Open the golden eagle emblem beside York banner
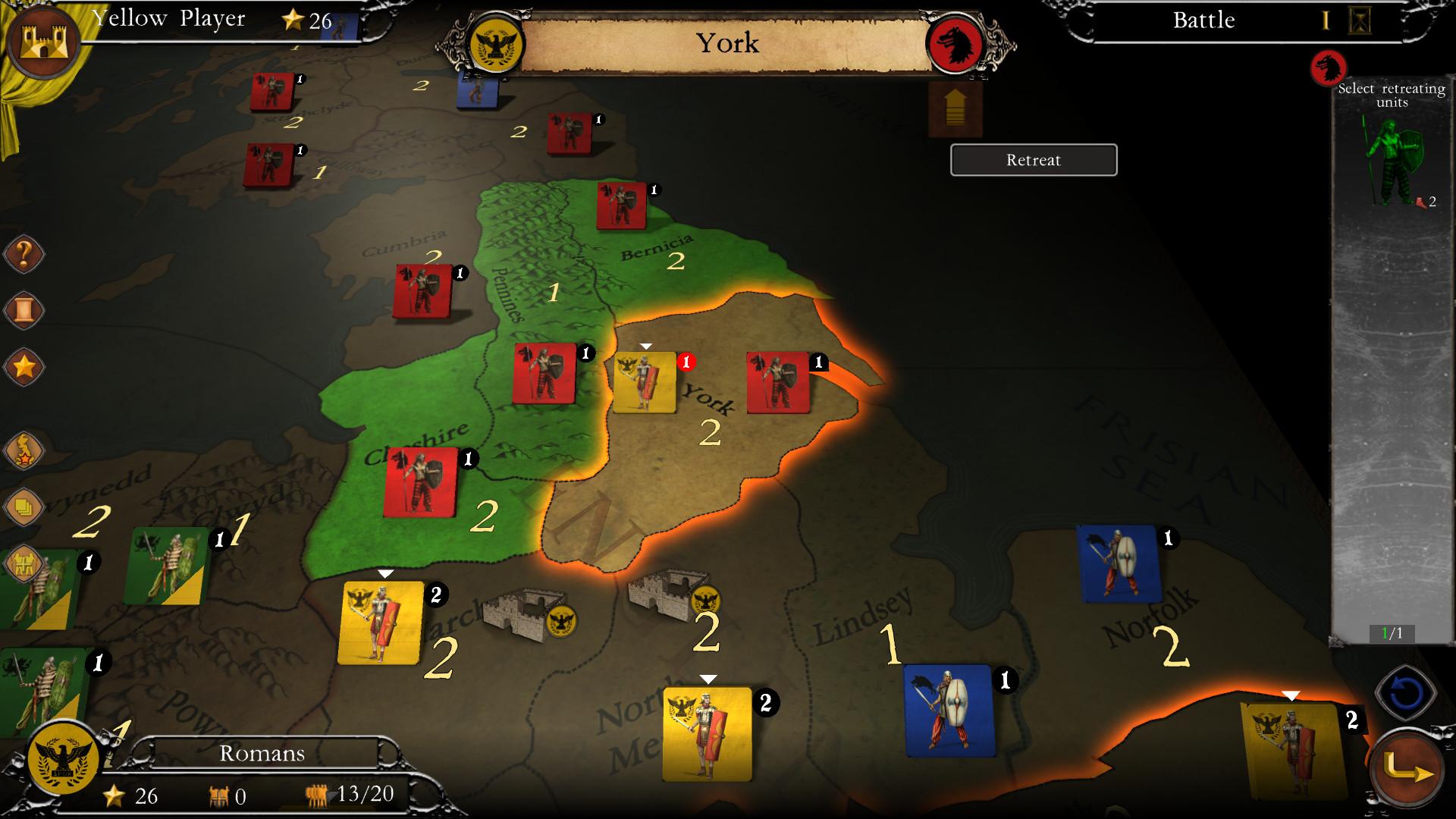The image size is (1456, 819). [497, 43]
